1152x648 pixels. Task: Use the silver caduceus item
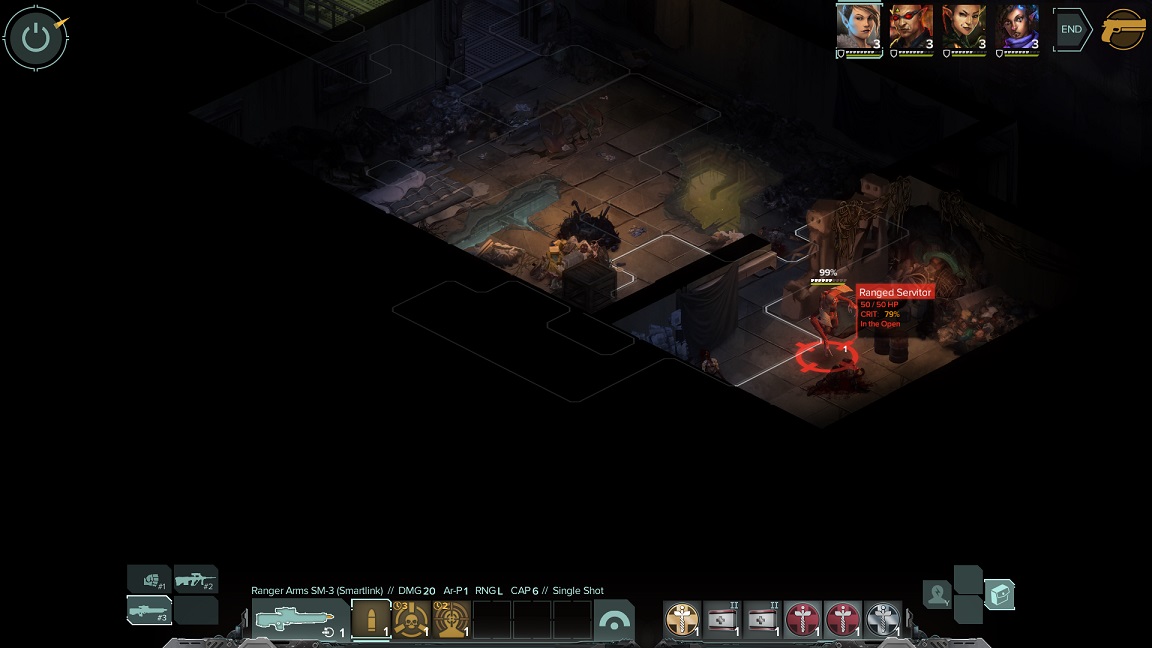[883, 620]
